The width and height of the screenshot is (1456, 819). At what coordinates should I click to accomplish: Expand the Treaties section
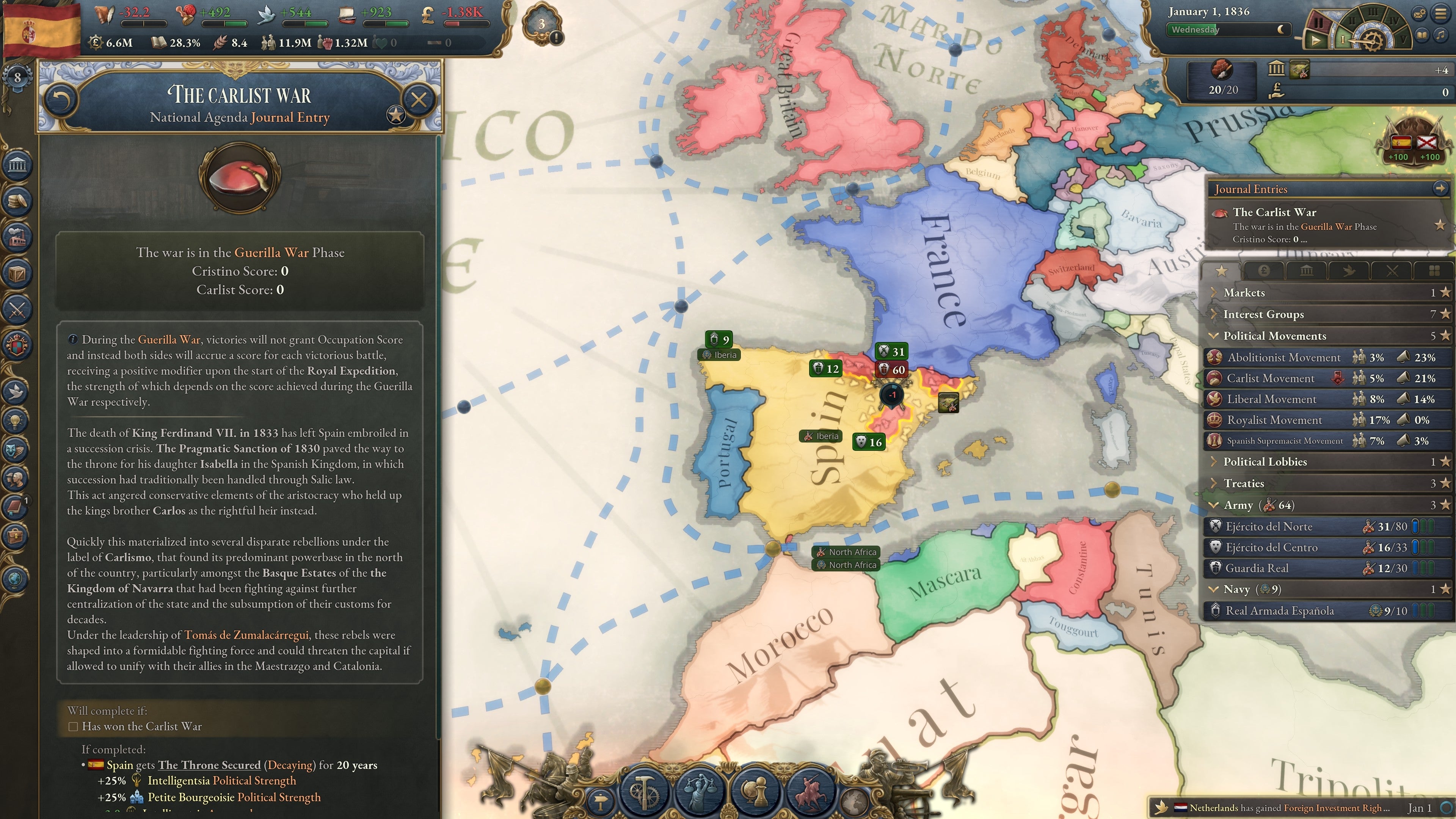(x=1214, y=483)
